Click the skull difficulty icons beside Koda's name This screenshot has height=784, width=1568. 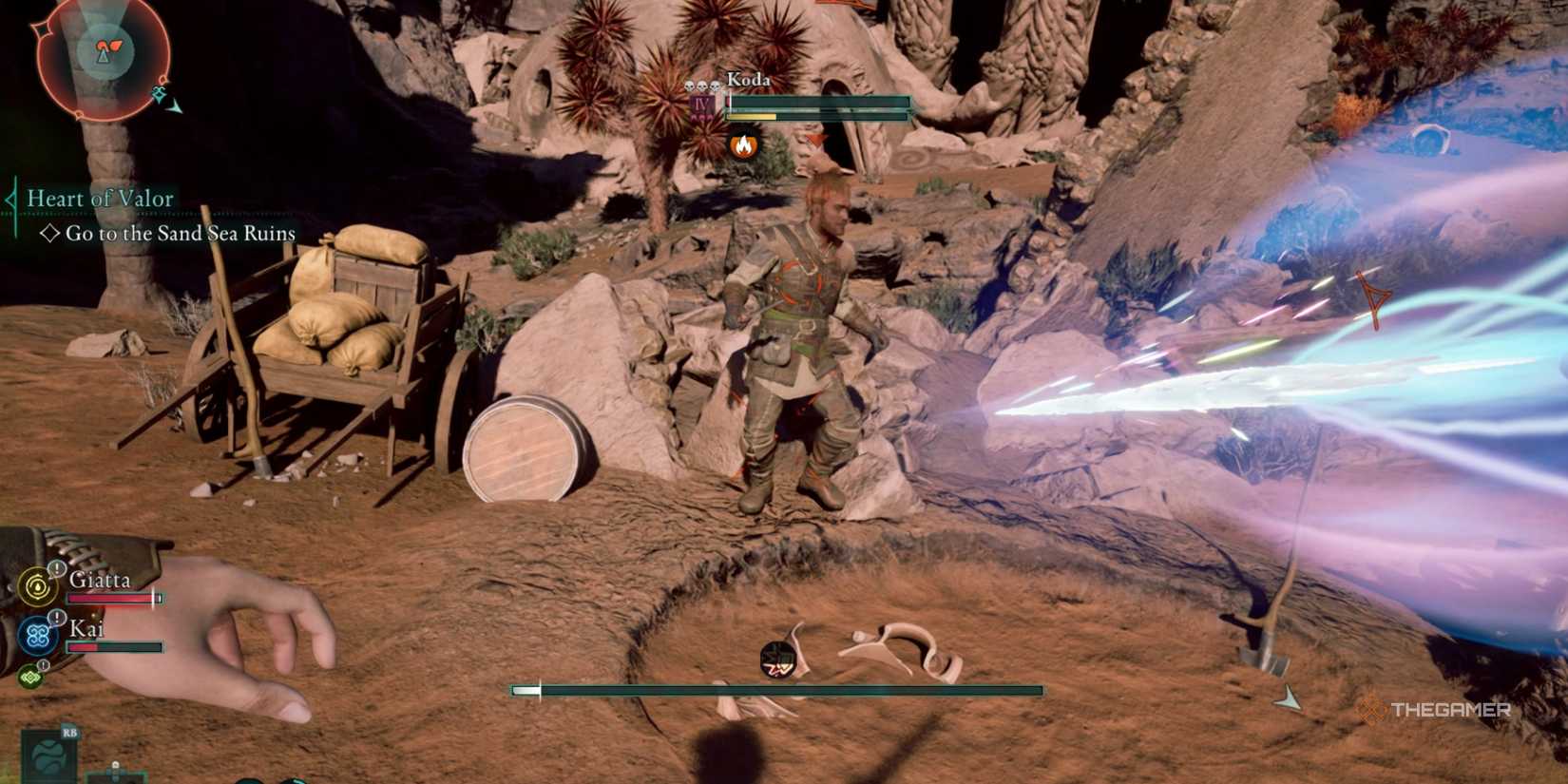pyautogui.click(x=703, y=84)
